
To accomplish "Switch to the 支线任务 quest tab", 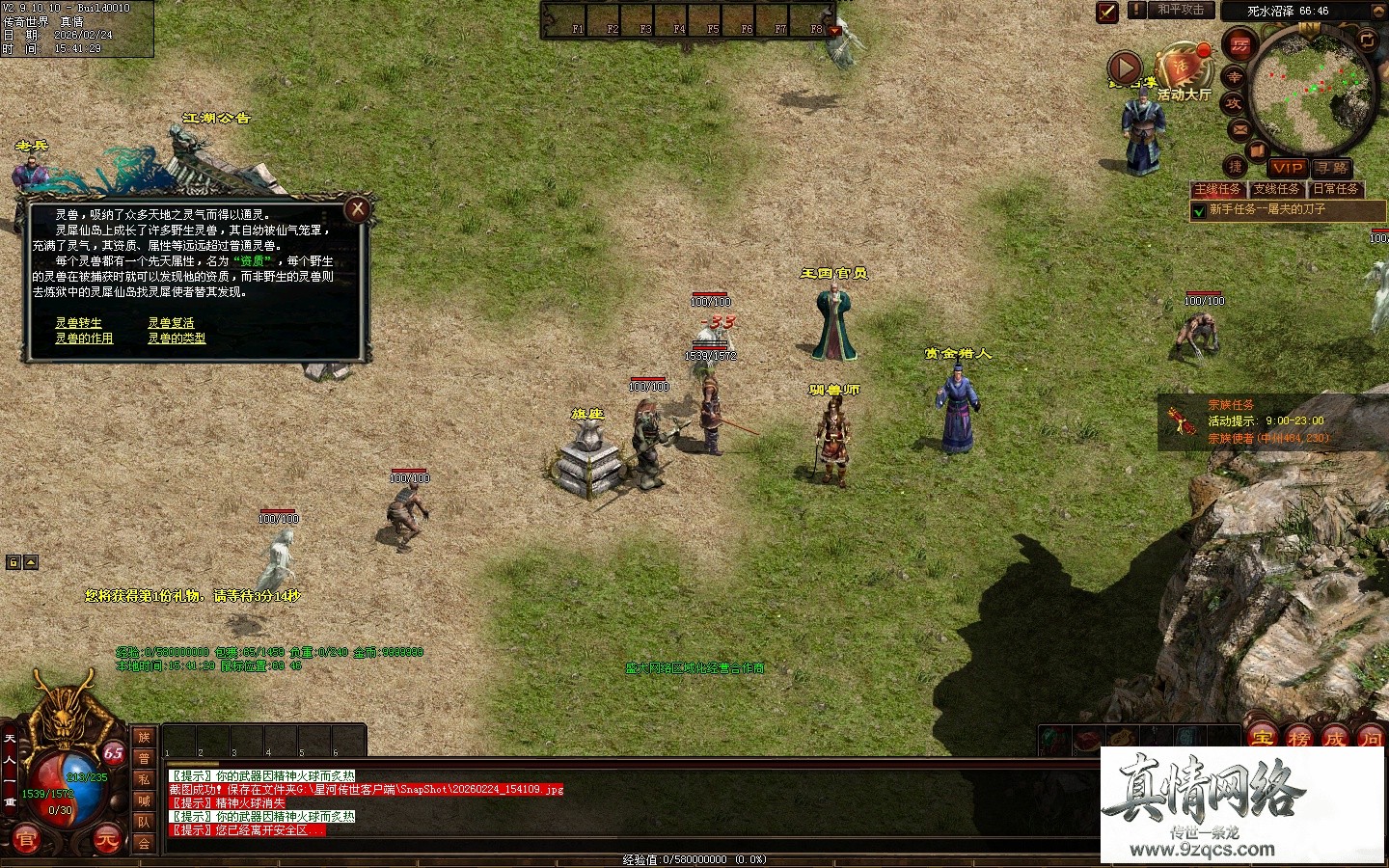I will (1277, 189).
